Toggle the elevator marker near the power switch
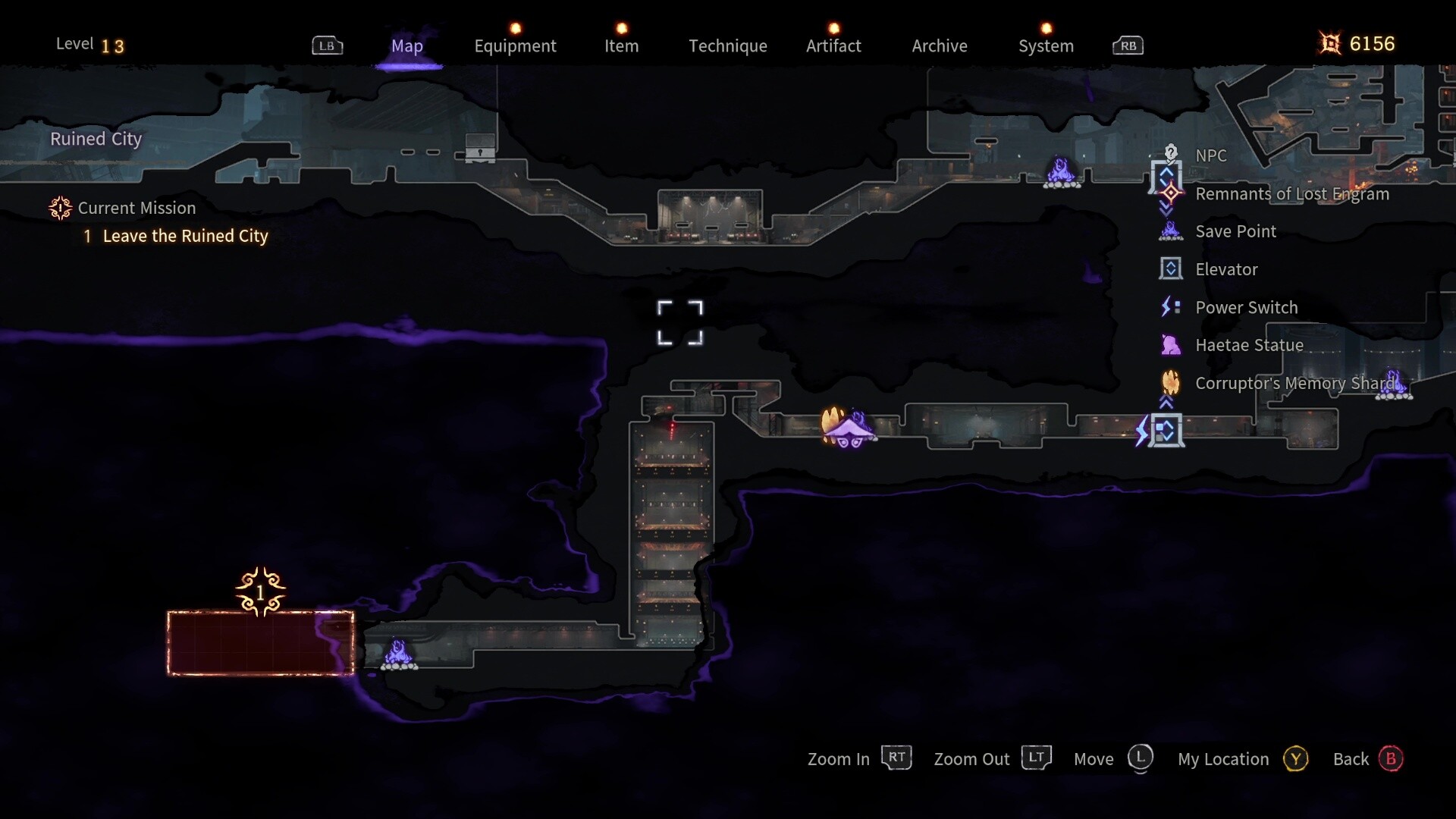 [1166, 431]
